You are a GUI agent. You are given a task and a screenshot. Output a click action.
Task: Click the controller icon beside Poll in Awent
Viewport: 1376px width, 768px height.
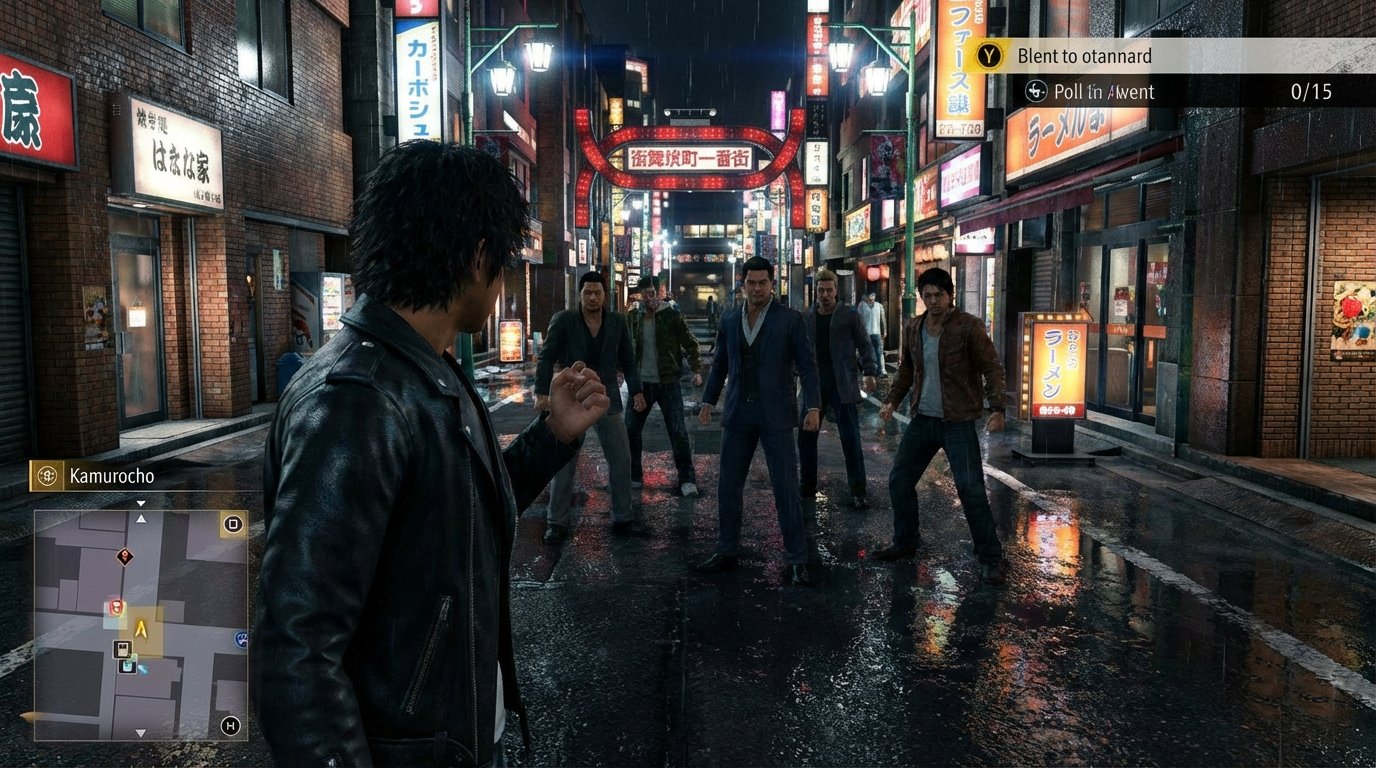1034,91
